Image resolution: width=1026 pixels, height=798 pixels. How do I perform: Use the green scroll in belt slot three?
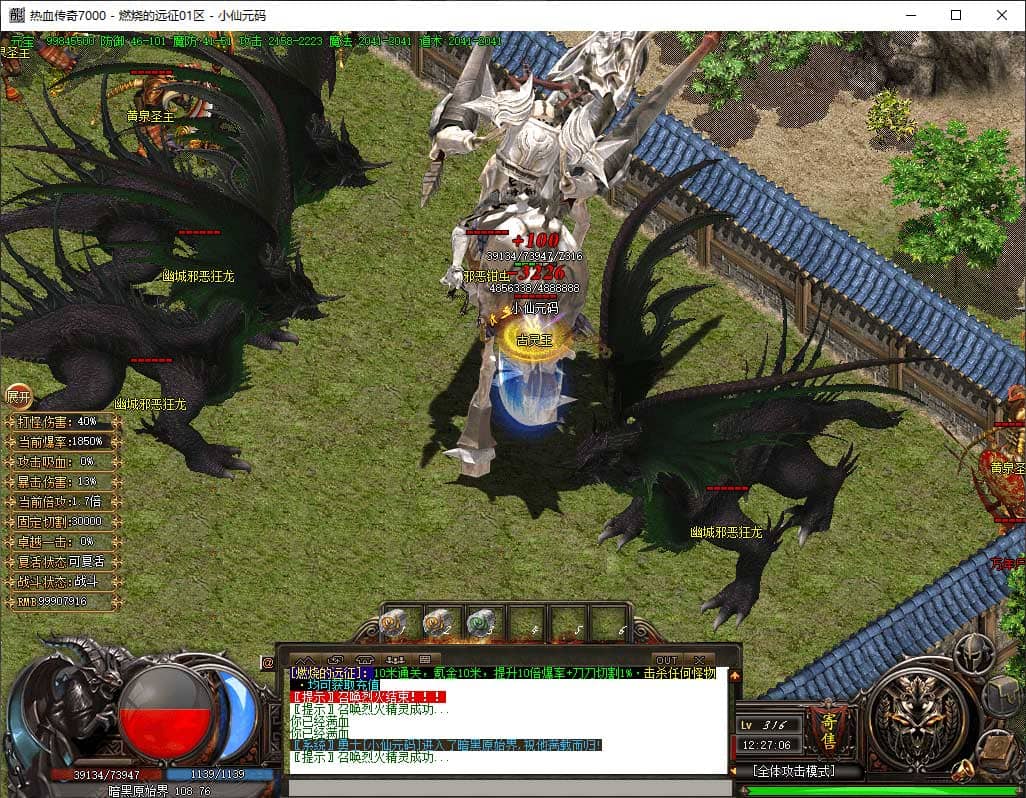pos(481,623)
